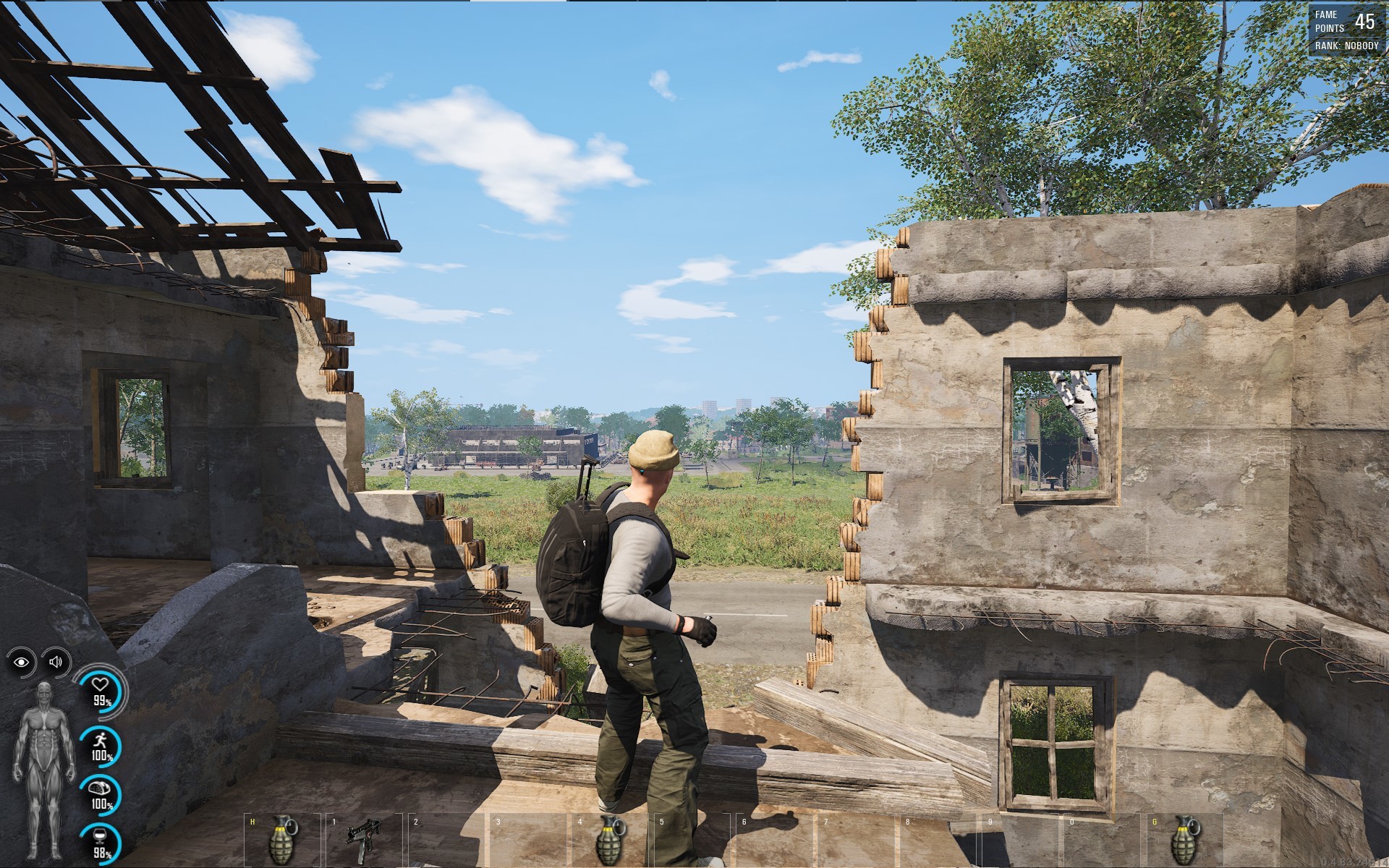Click the speaker noise indicator icon
This screenshot has height=868, width=1389.
click(x=56, y=661)
